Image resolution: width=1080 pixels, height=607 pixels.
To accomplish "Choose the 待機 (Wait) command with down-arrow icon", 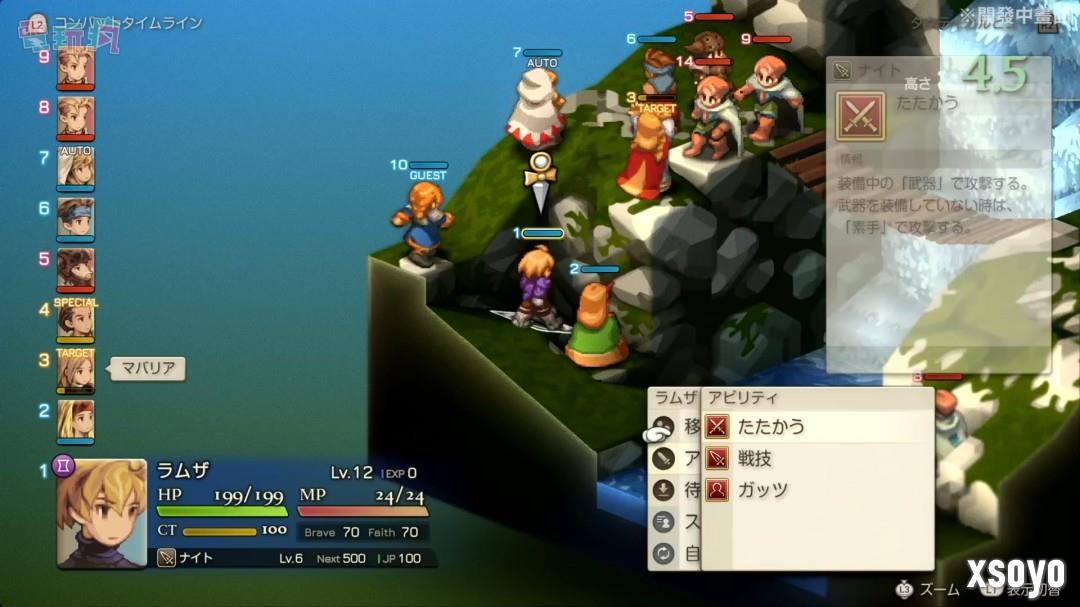I will click(676, 490).
